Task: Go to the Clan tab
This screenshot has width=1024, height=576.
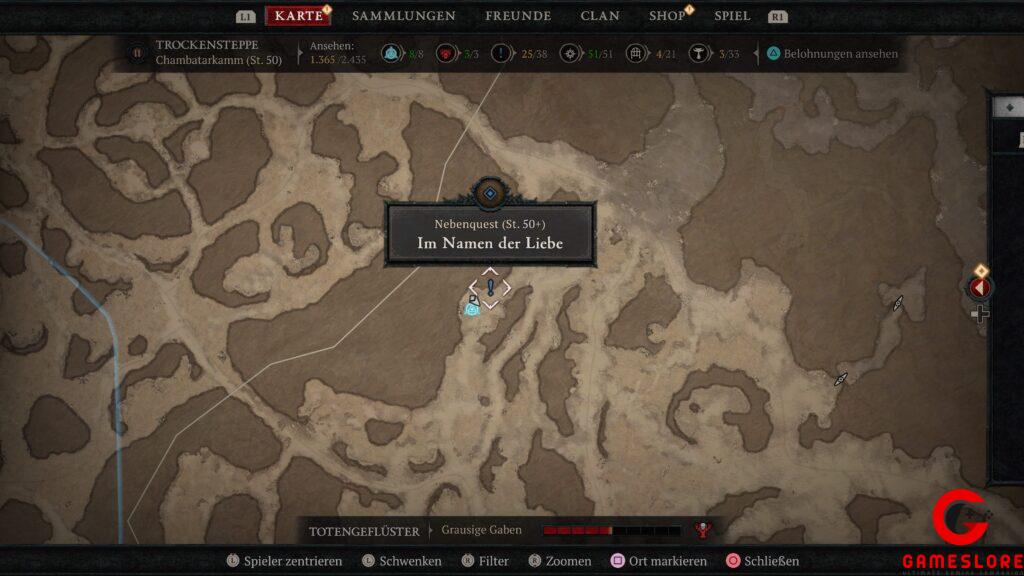Action: 600,16
